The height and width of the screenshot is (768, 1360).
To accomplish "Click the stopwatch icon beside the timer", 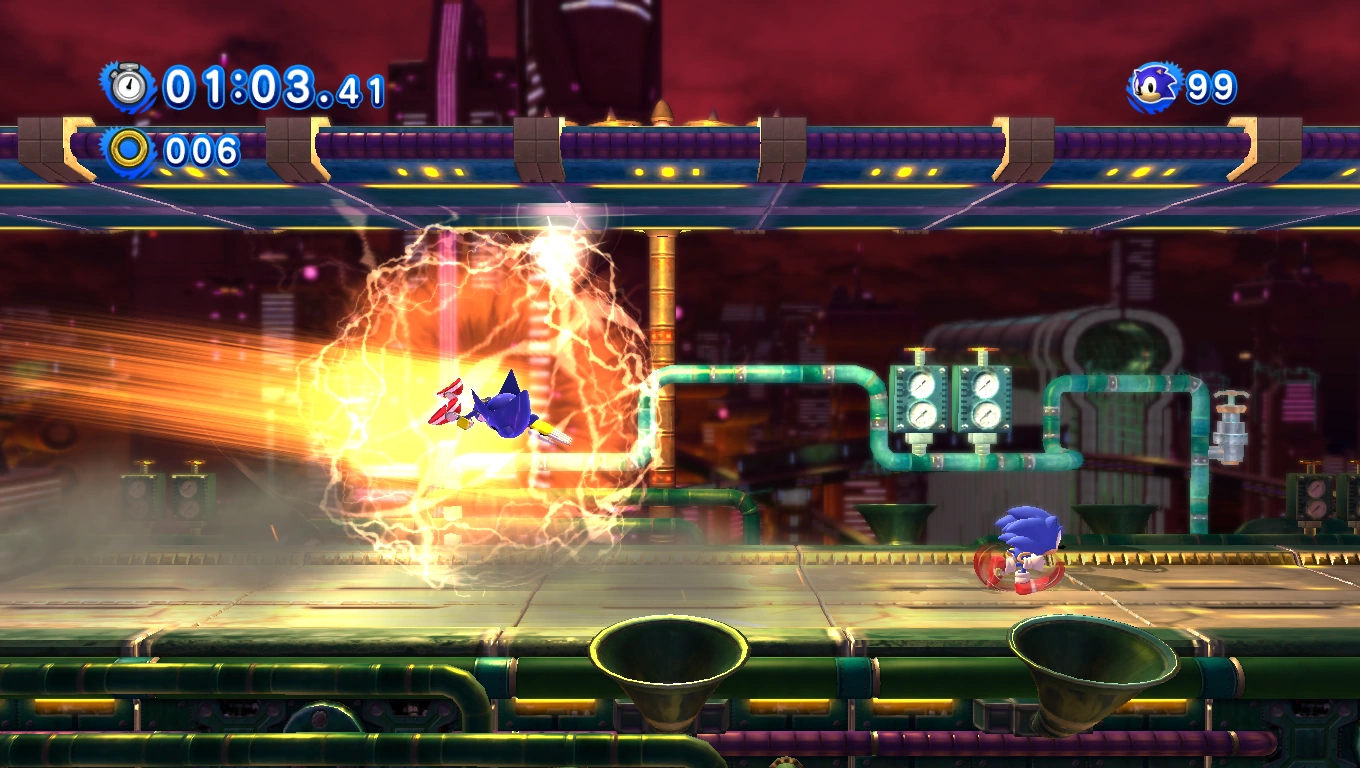I will click(128, 87).
